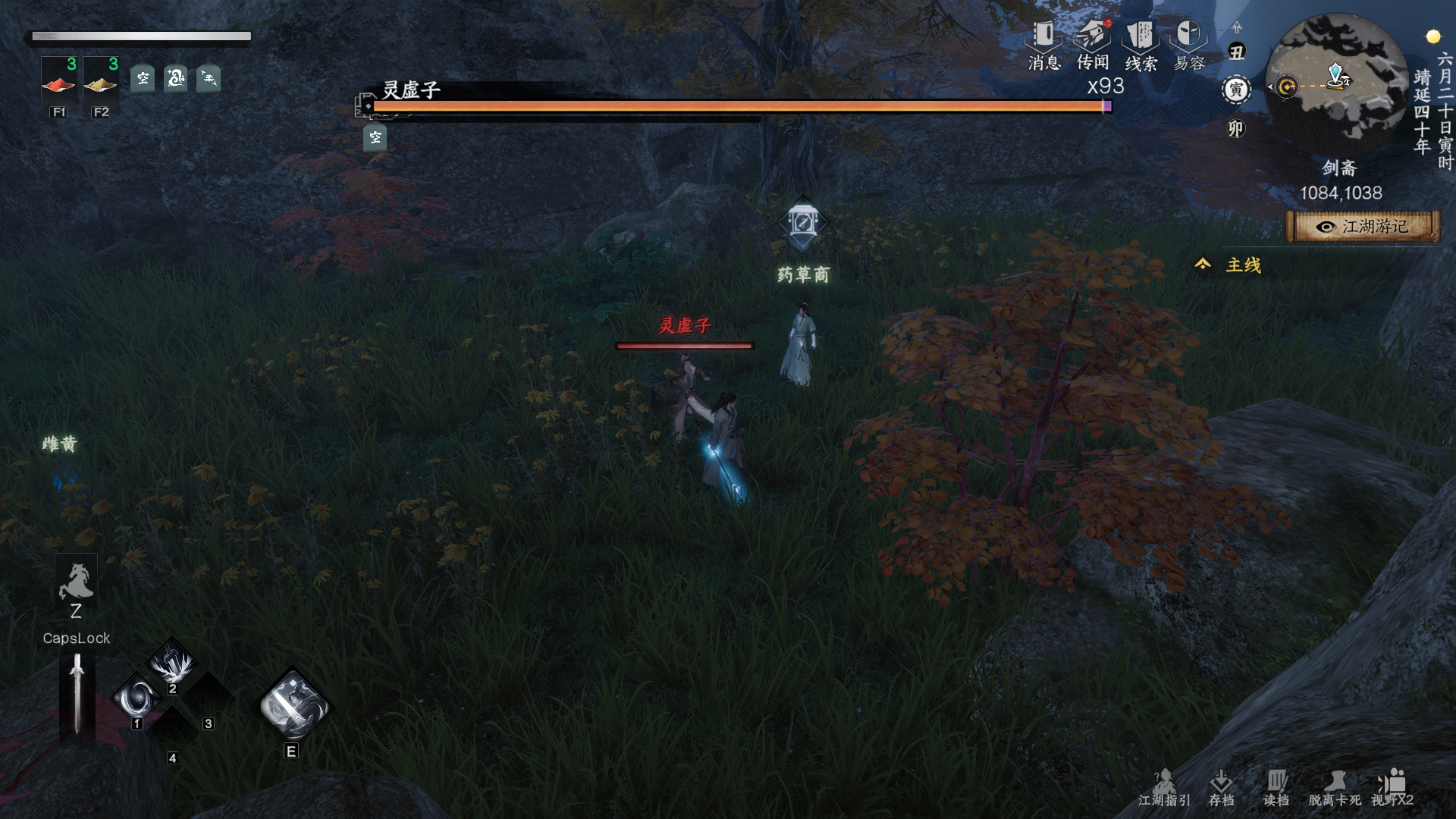This screenshot has height=819, width=1456.
Task: Open the 江湖指引 guide
Action: tap(1164, 788)
